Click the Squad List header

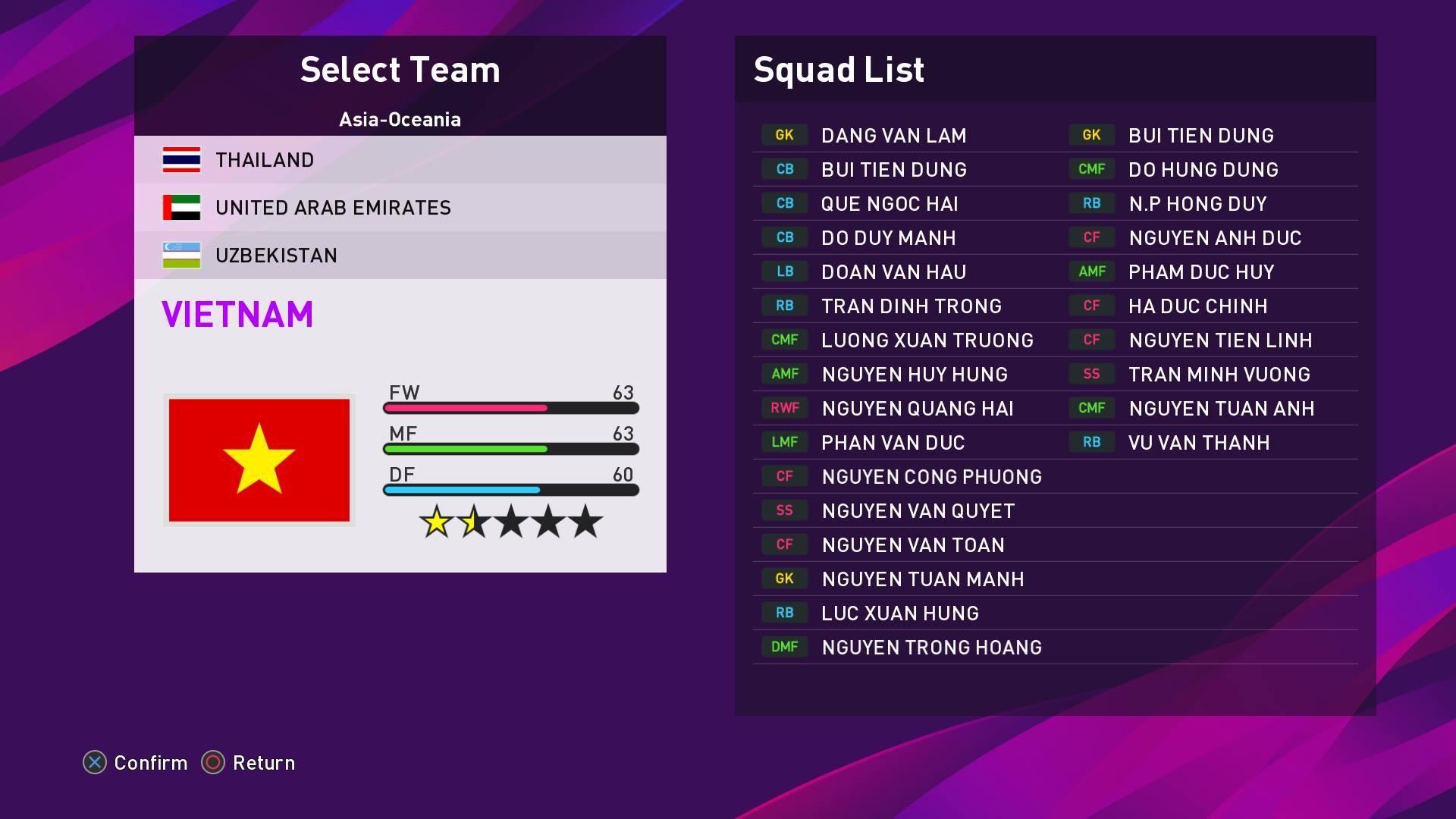pos(838,70)
